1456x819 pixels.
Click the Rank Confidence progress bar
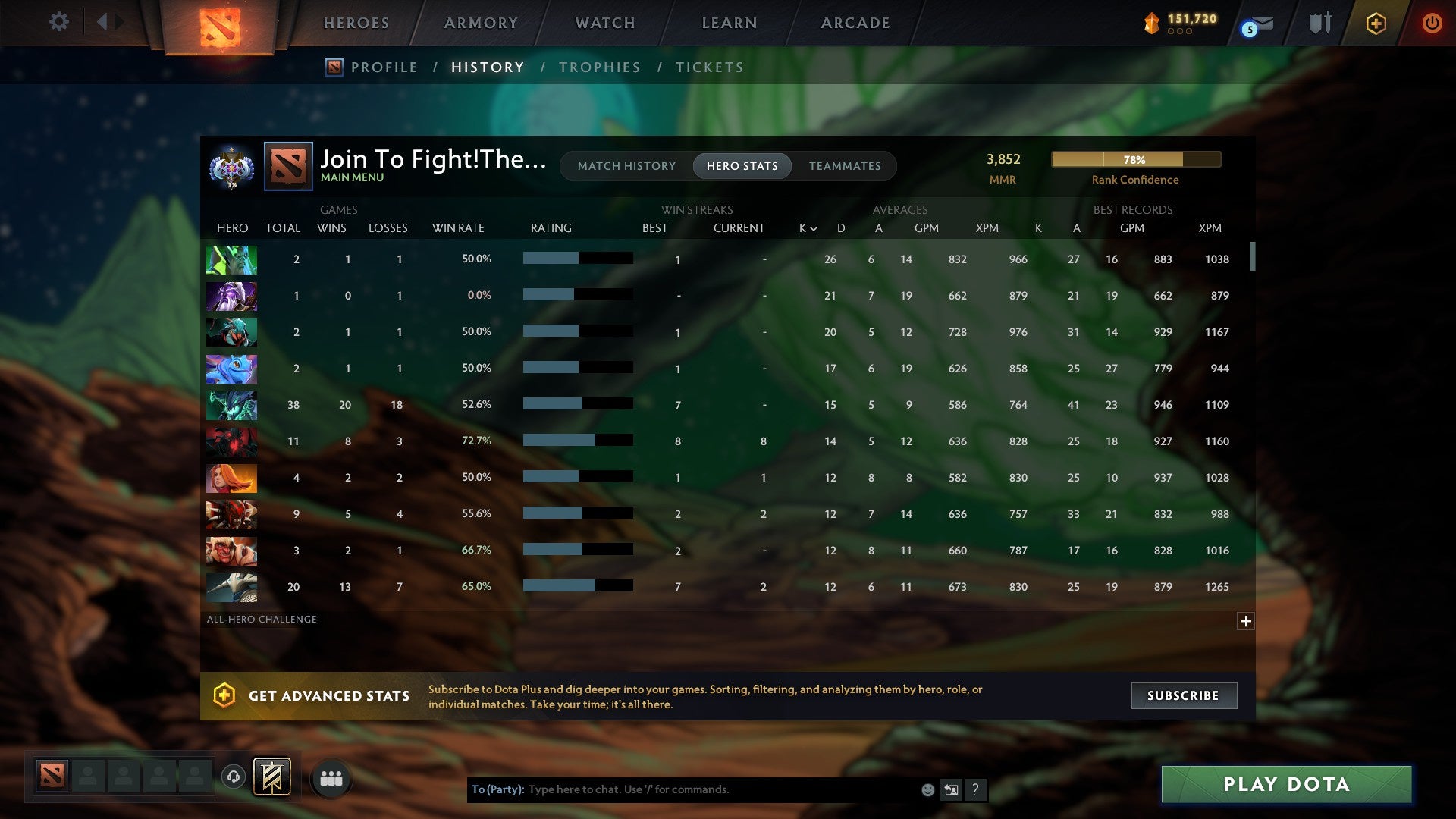point(1135,159)
